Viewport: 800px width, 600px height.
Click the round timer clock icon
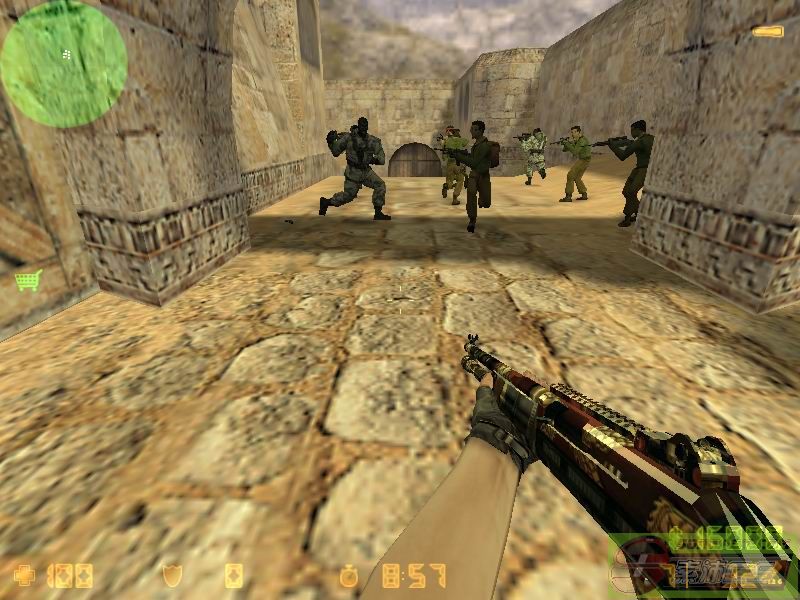(x=348, y=576)
